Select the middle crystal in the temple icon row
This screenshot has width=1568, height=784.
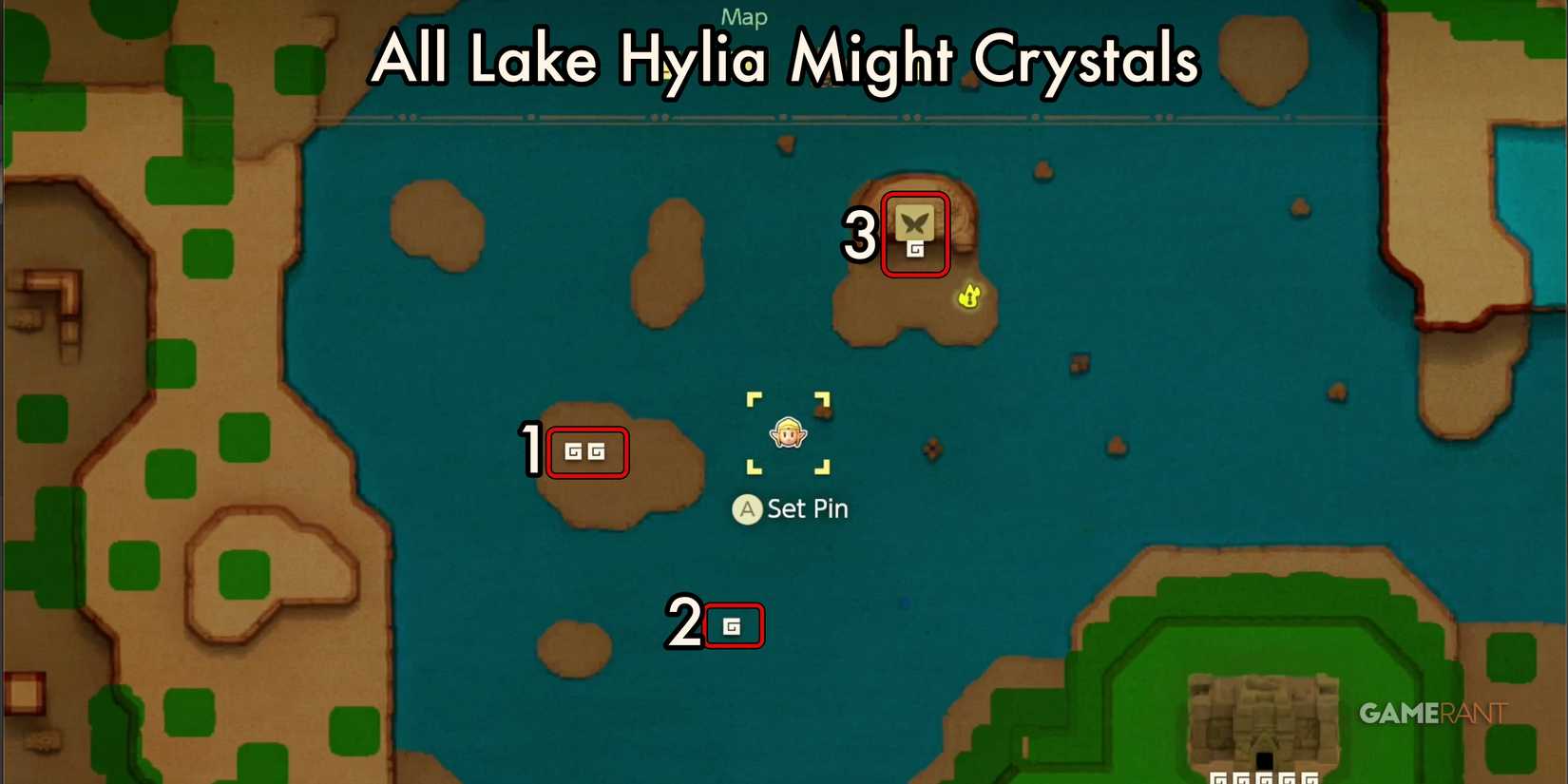(1265, 777)
